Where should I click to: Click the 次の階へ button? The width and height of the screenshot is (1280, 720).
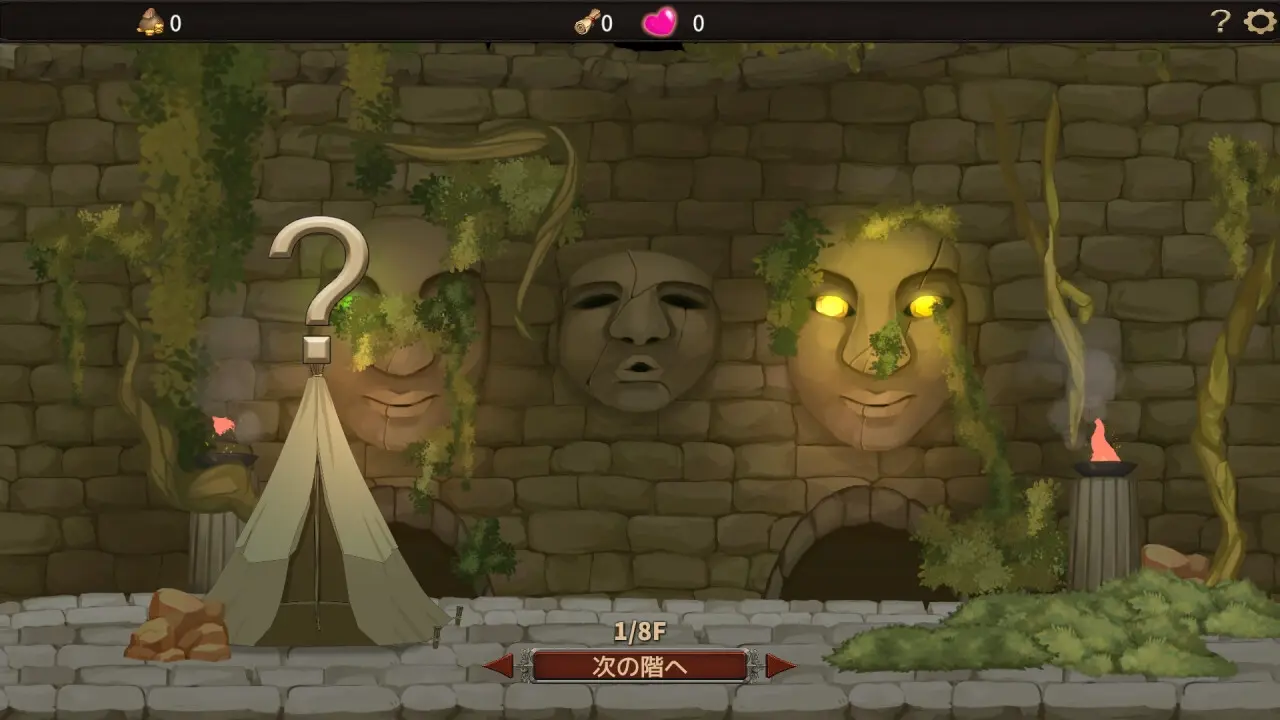(x=640, y=666)
